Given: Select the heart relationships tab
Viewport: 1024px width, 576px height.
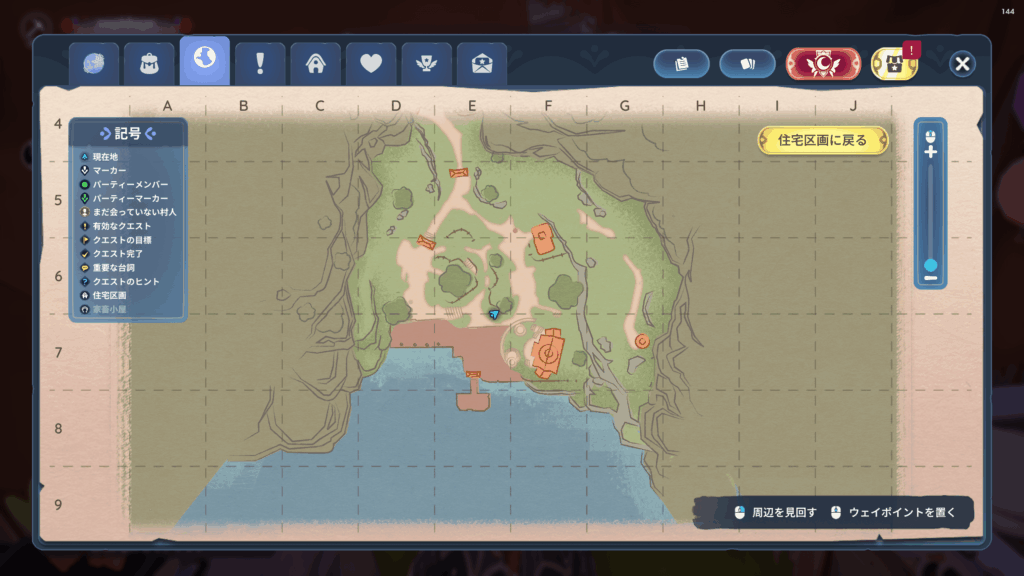Looking at the screenshot, I should pyautogui.click(x=371, y=64).
